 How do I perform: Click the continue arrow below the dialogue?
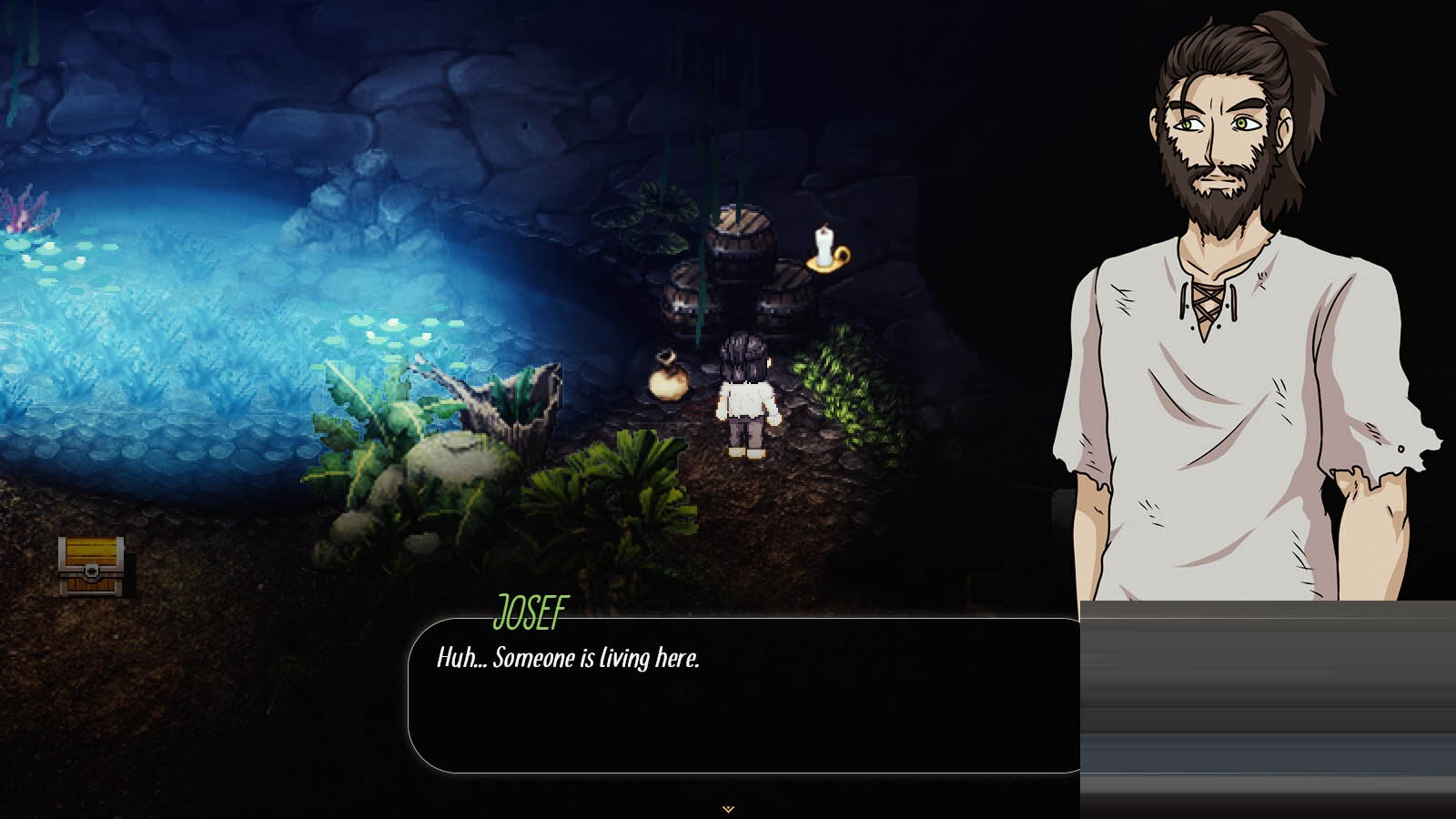coord(728,808)
